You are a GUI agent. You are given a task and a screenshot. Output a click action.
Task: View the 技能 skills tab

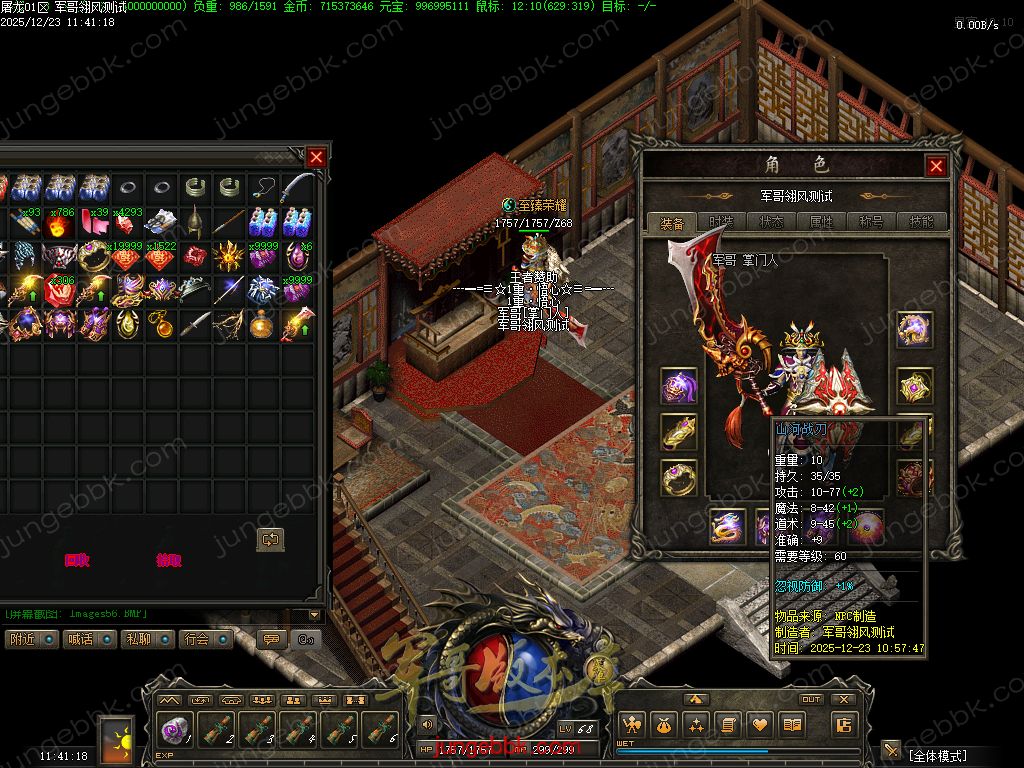pyautogui.click(x=921, y=222)
